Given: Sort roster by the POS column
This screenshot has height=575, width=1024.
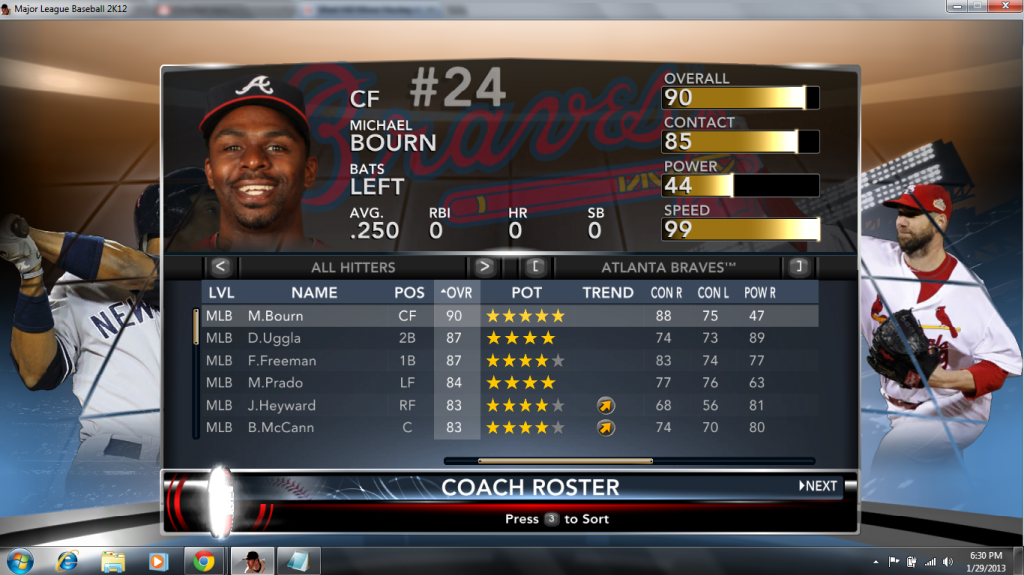Looking at the screenshot, I should 408,293.
